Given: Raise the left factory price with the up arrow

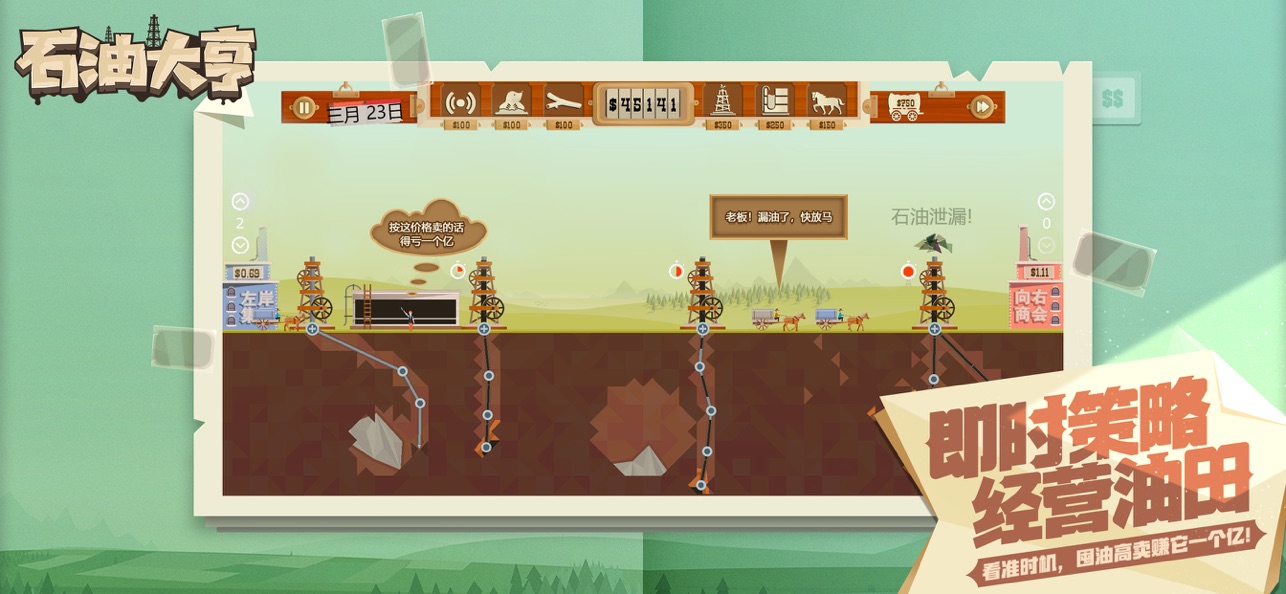Looking at the screenshot, I should click(x=240, y=201).
